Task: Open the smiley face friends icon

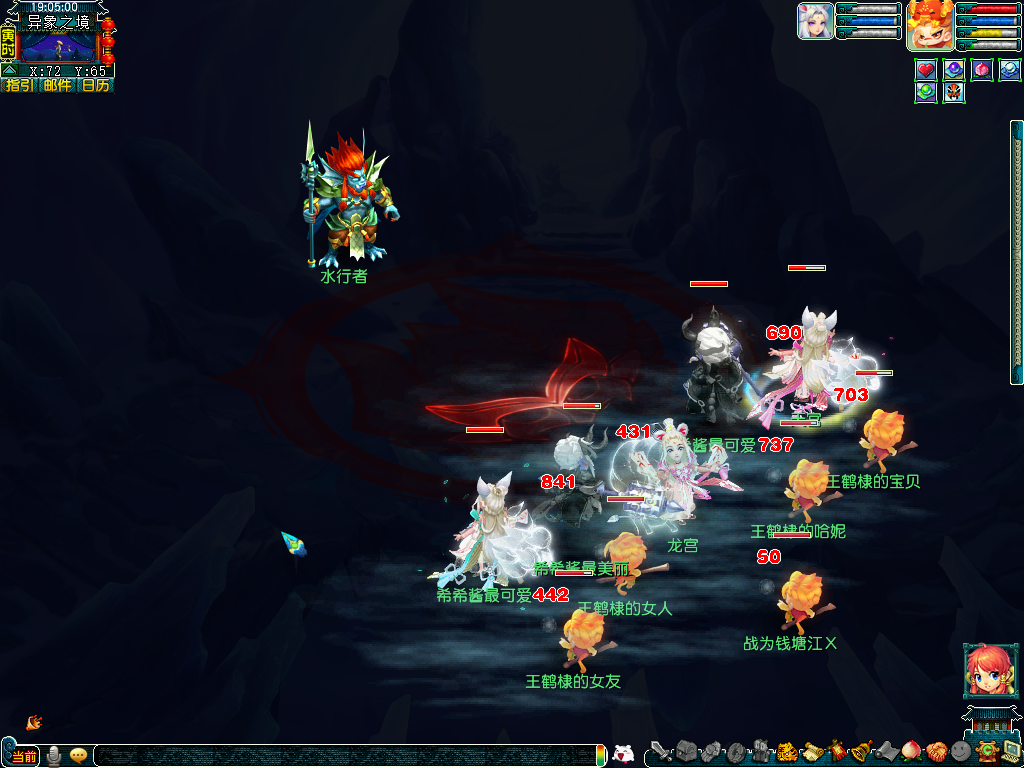Action: click(x=961, y=752)
